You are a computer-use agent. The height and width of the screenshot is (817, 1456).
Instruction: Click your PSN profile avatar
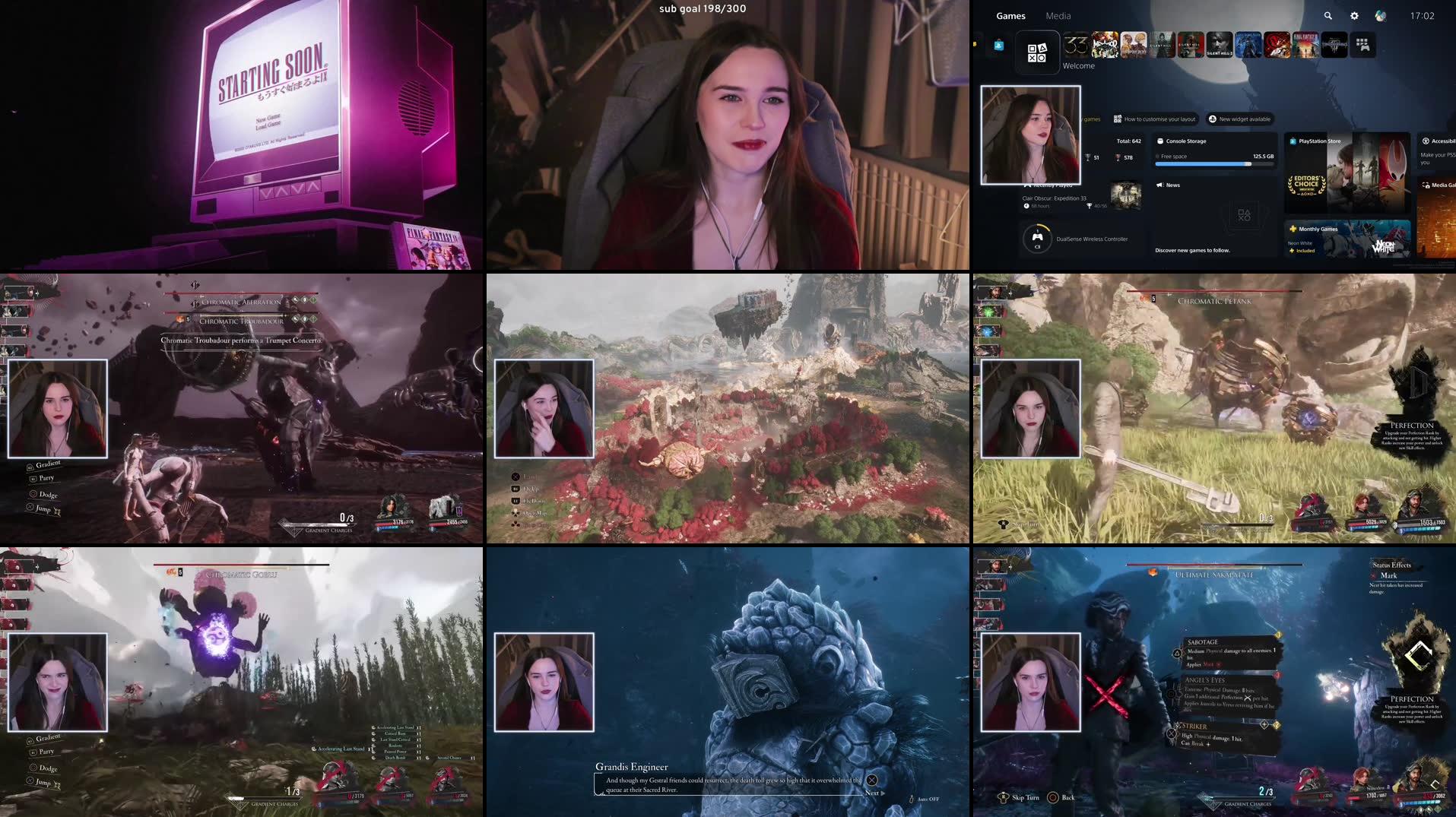pyautogui.click(x=1380, y=16)
